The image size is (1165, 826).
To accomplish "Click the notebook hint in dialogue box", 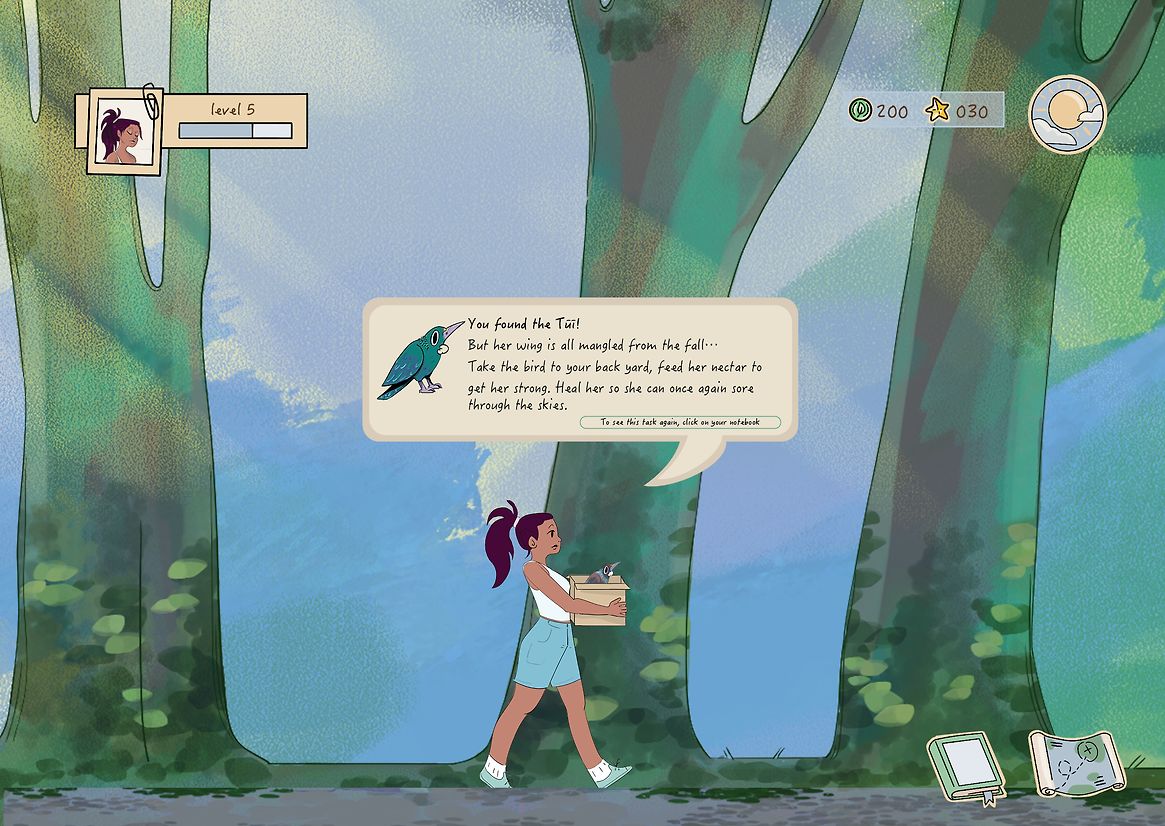I will tap(680, 422).
